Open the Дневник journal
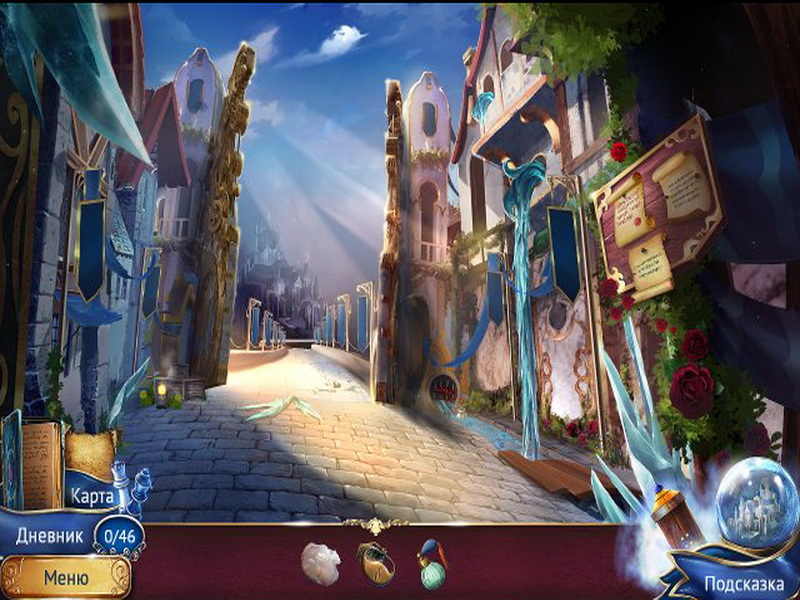 click(46, 535)
